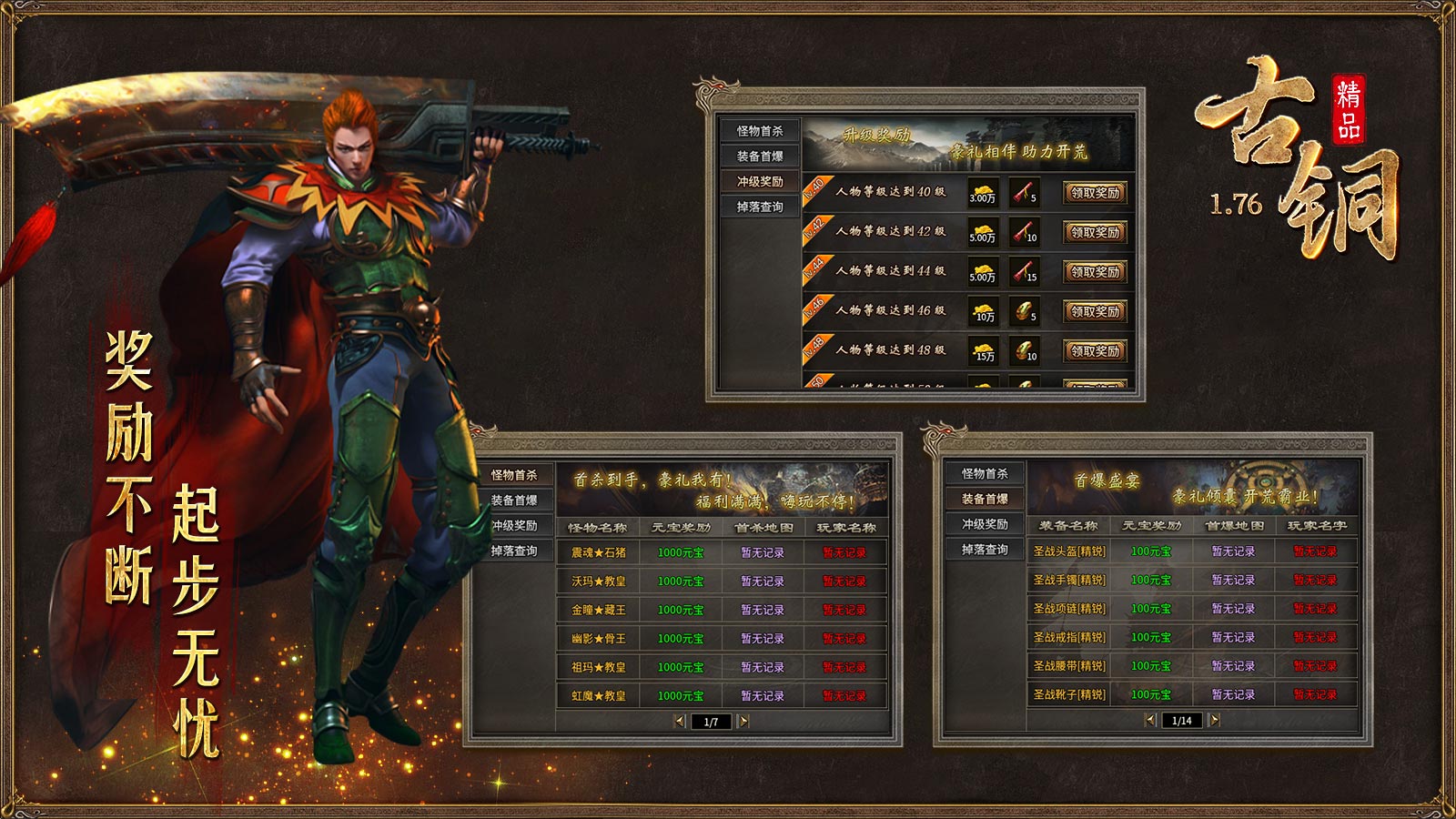Claim reward for reaching level 42
This screenshot has height=819, width=1456.
click(1095, 232)
